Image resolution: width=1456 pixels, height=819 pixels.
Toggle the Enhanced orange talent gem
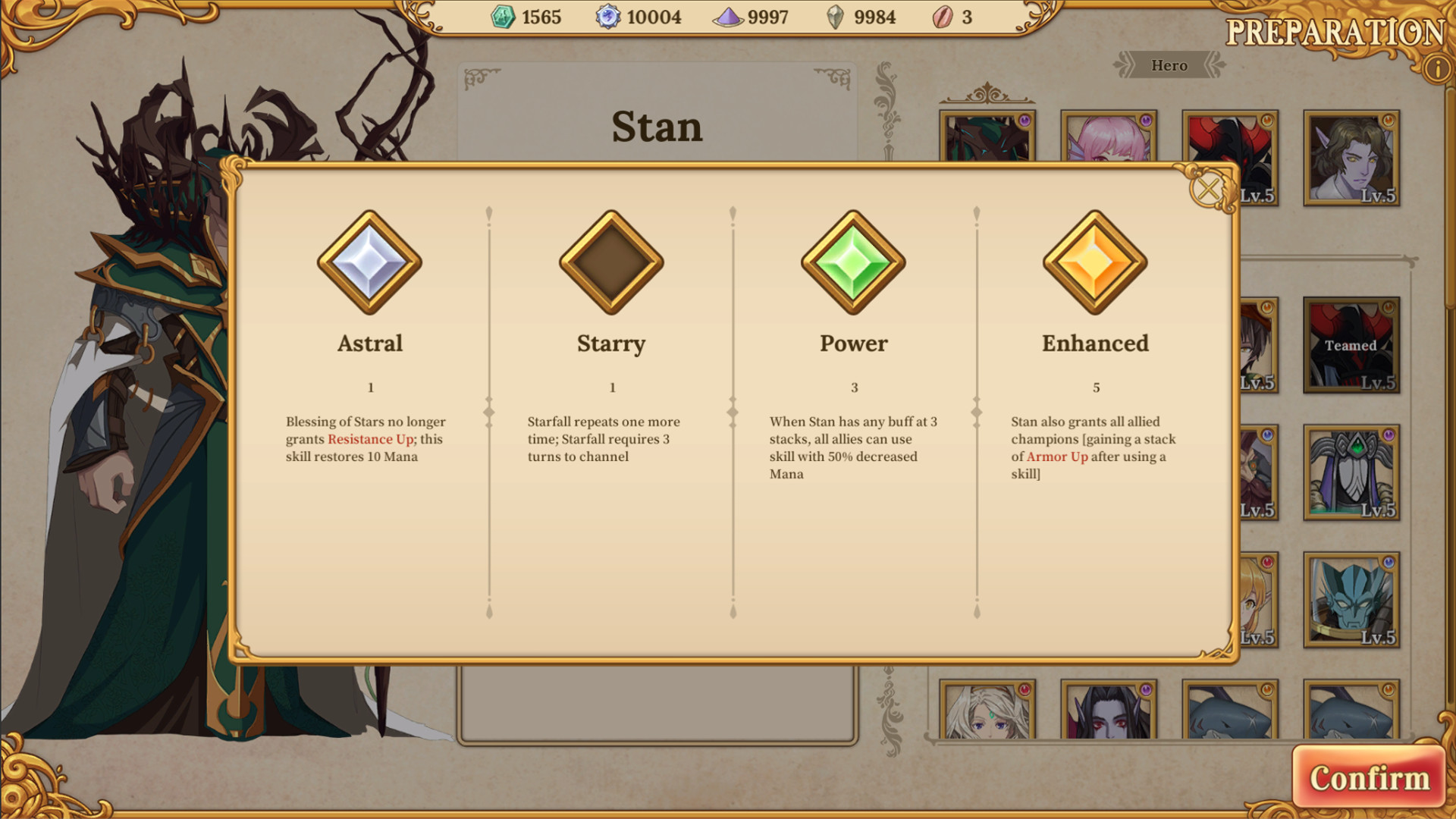1095,262
